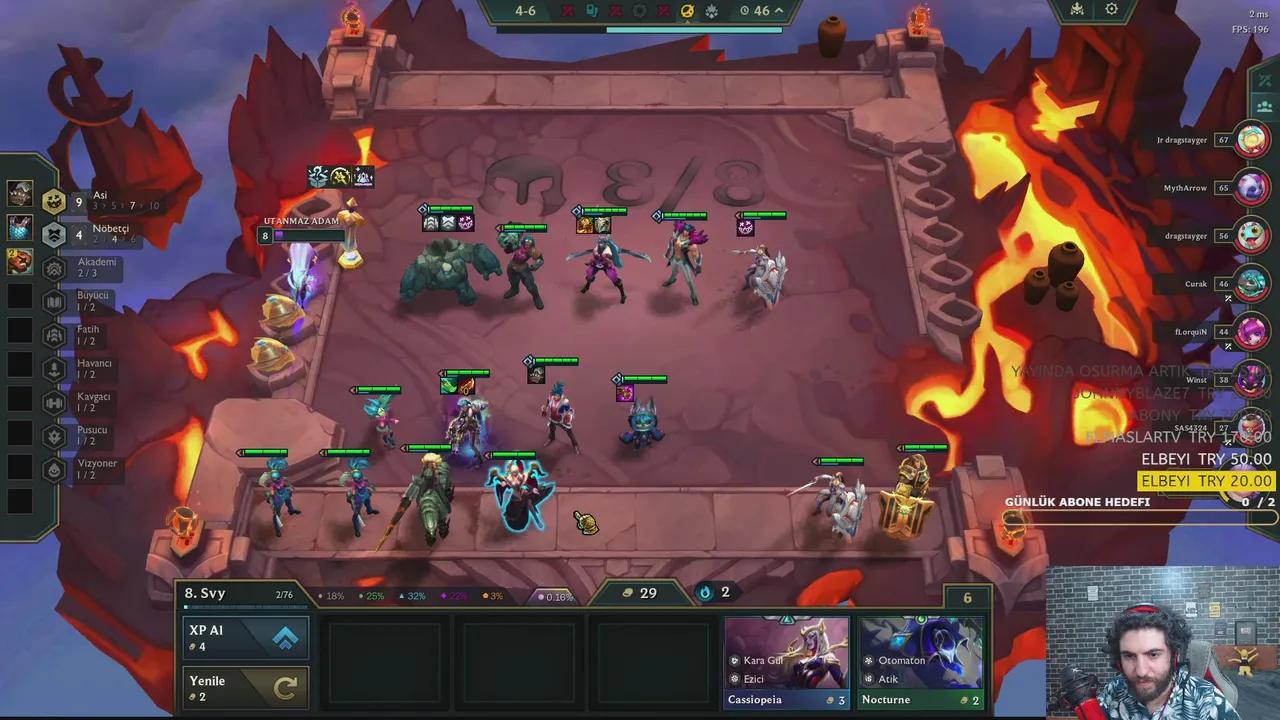Select the Büyücü trait icon

53,300
